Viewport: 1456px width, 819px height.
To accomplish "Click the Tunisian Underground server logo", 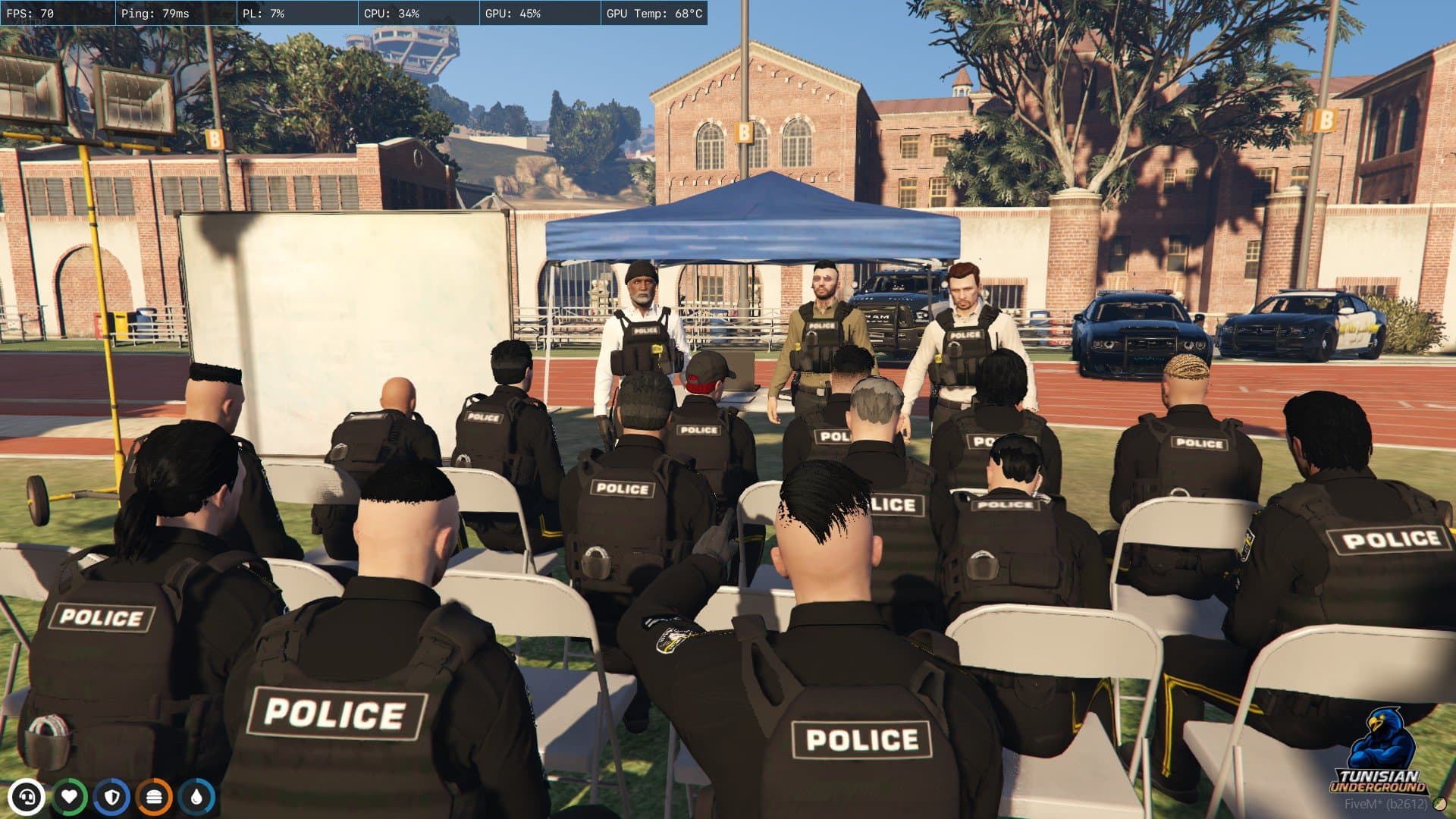I will [x=1379, y=751].
